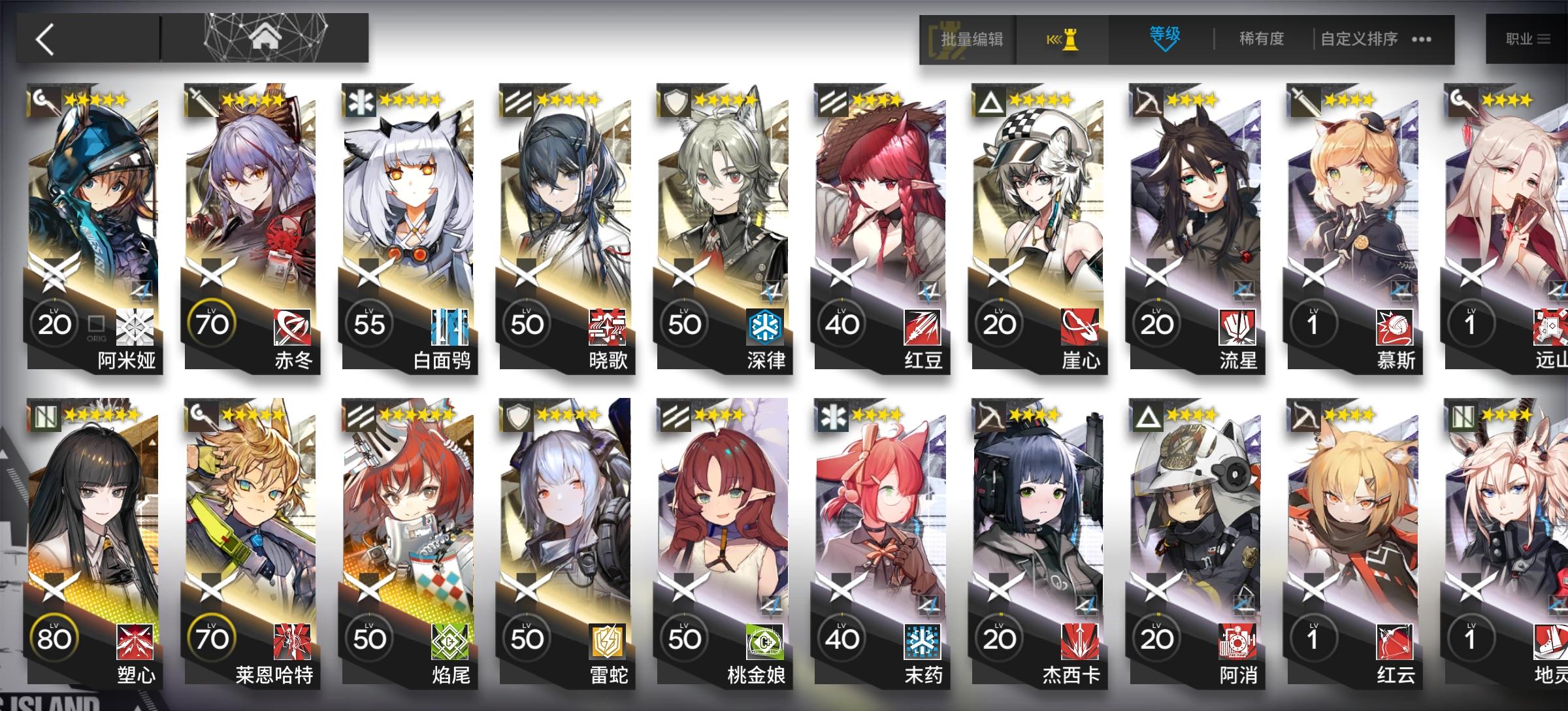Screen dimensions: 1568x711
Task: Open the ••• extra sorting options
Action: (1422, 41)
